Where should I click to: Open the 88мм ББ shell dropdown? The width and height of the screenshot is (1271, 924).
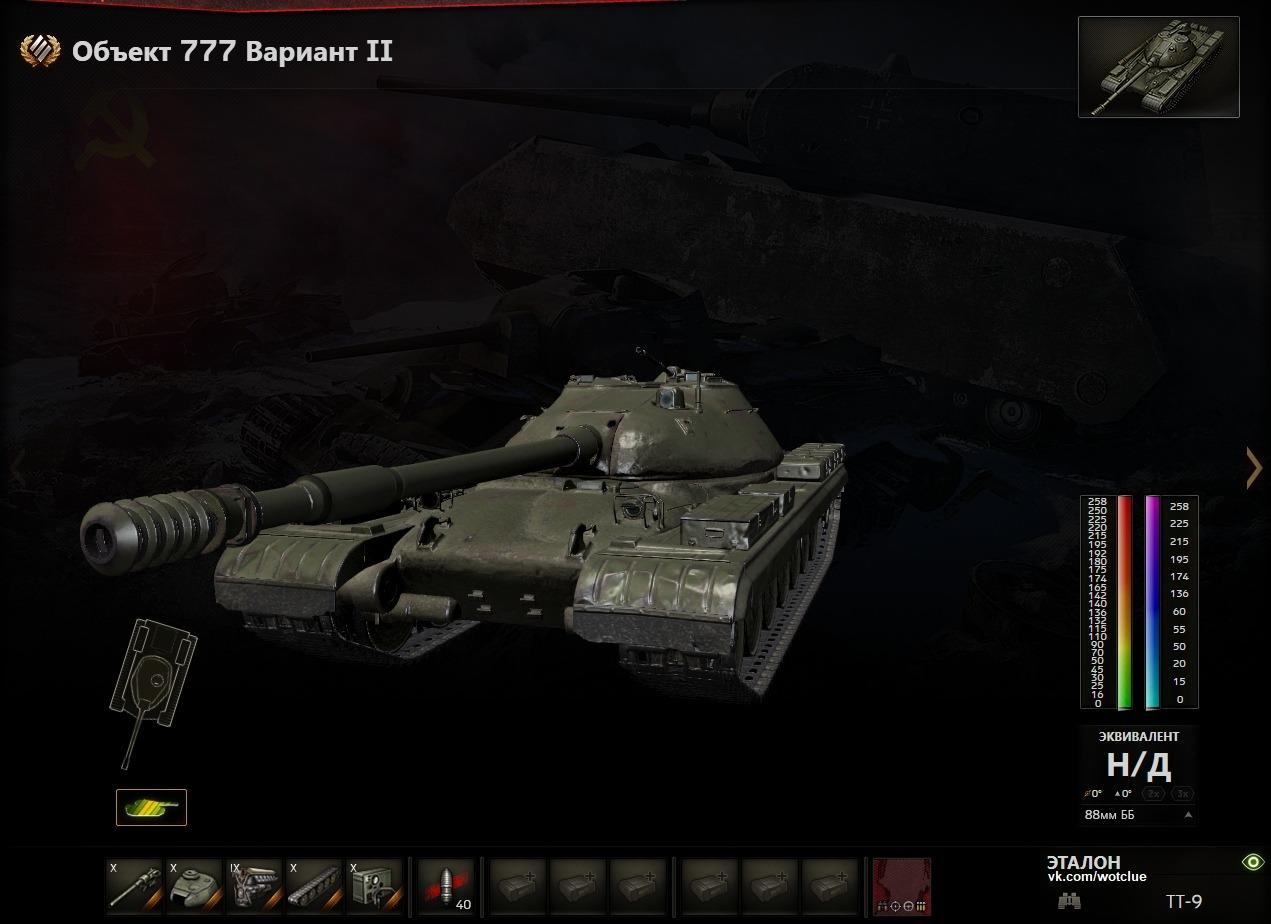(x=1139, y=815)
